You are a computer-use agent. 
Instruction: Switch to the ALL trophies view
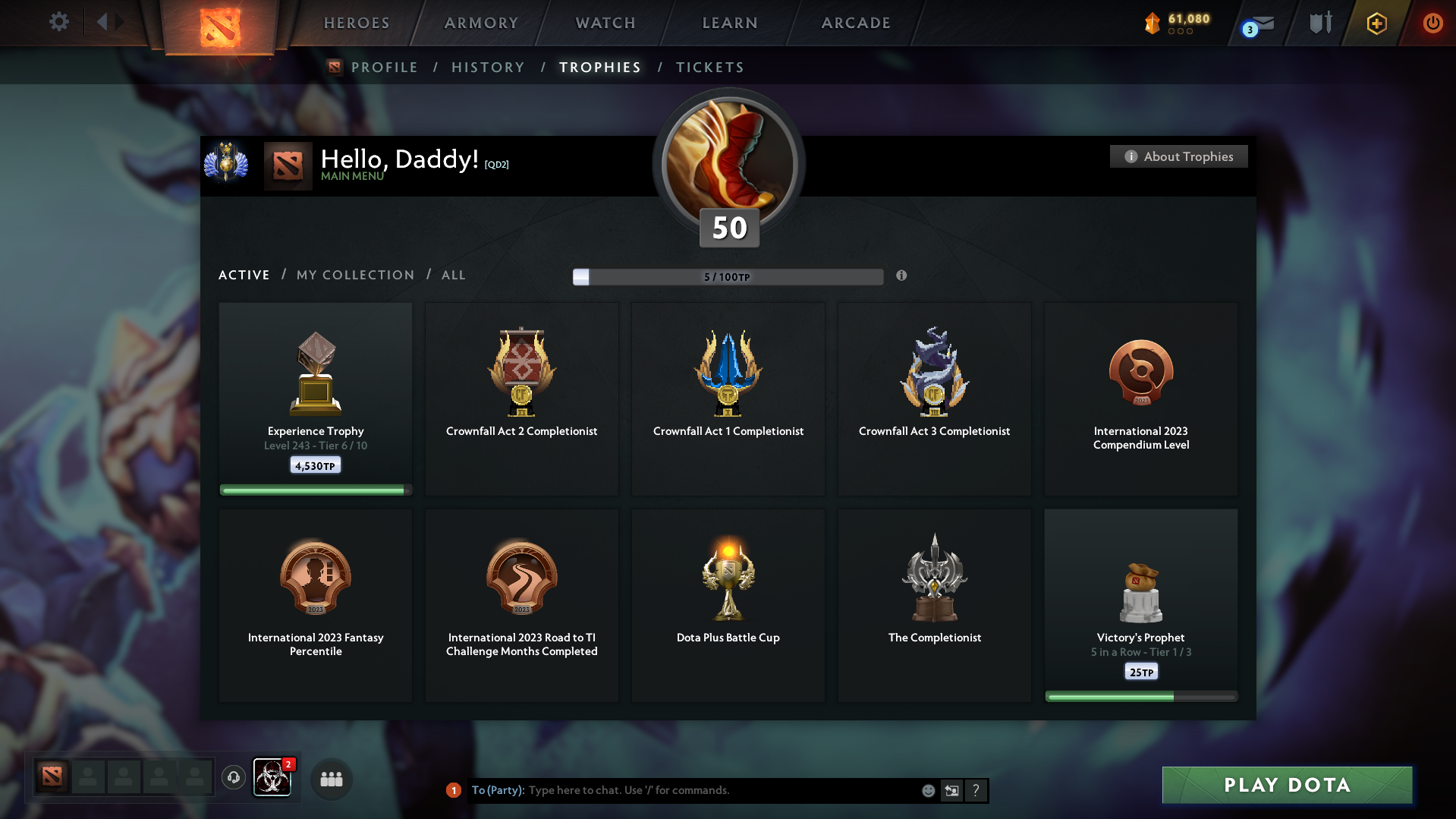[453, 275]
